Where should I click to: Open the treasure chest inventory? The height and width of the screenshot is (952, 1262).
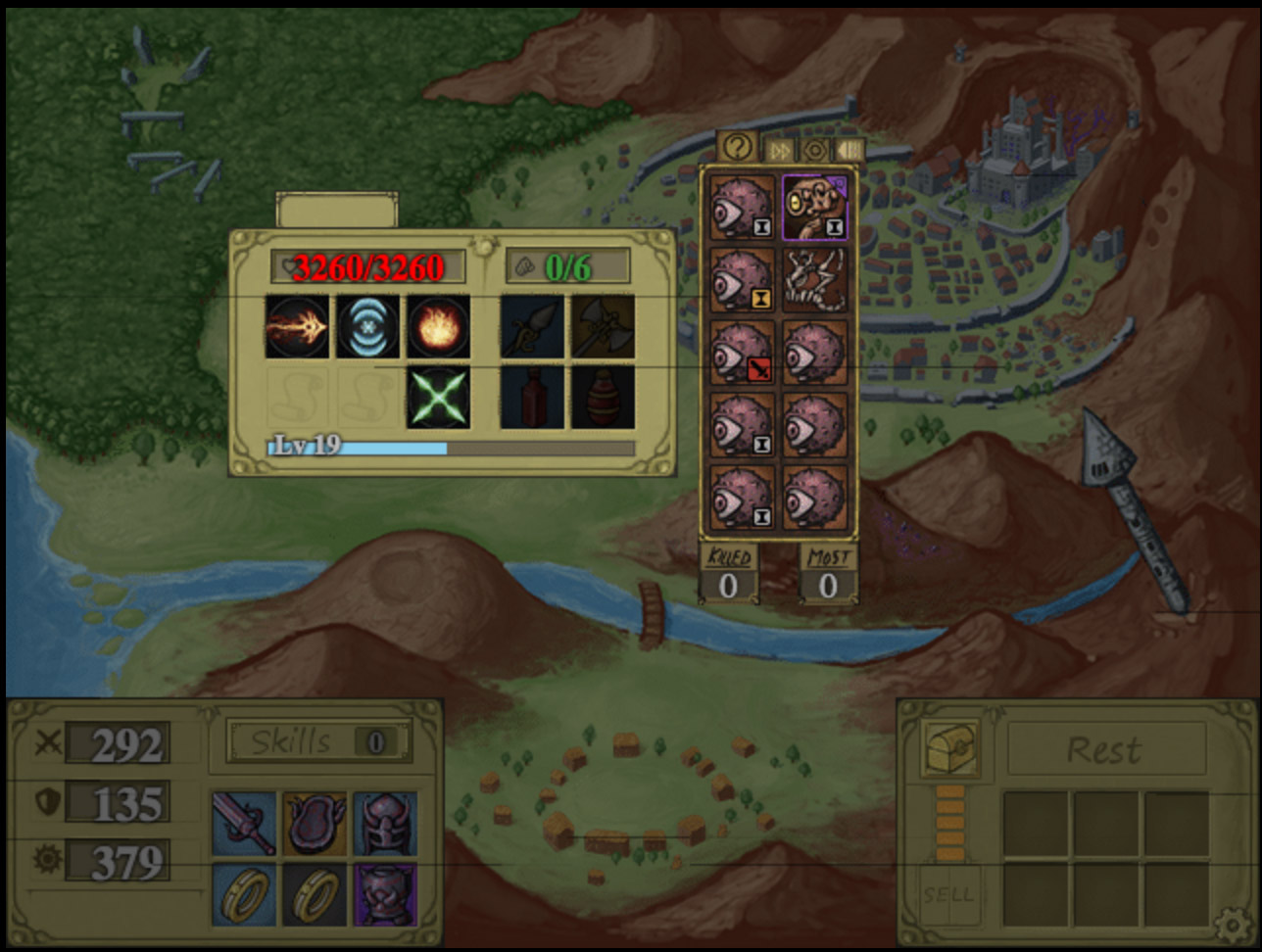951,748
